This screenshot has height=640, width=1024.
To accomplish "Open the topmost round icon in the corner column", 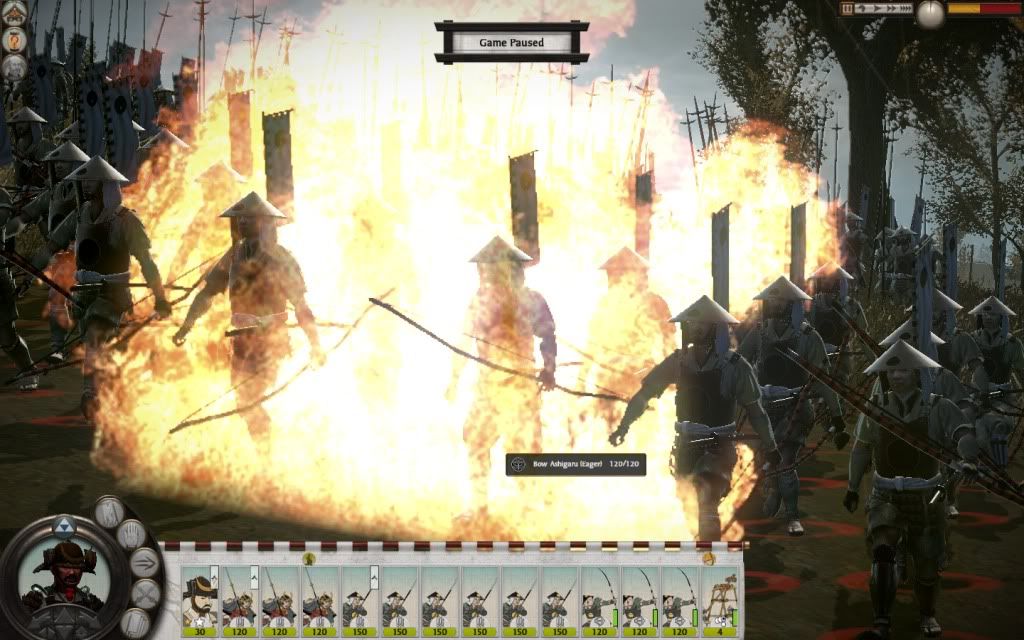I will coord(14,11).
